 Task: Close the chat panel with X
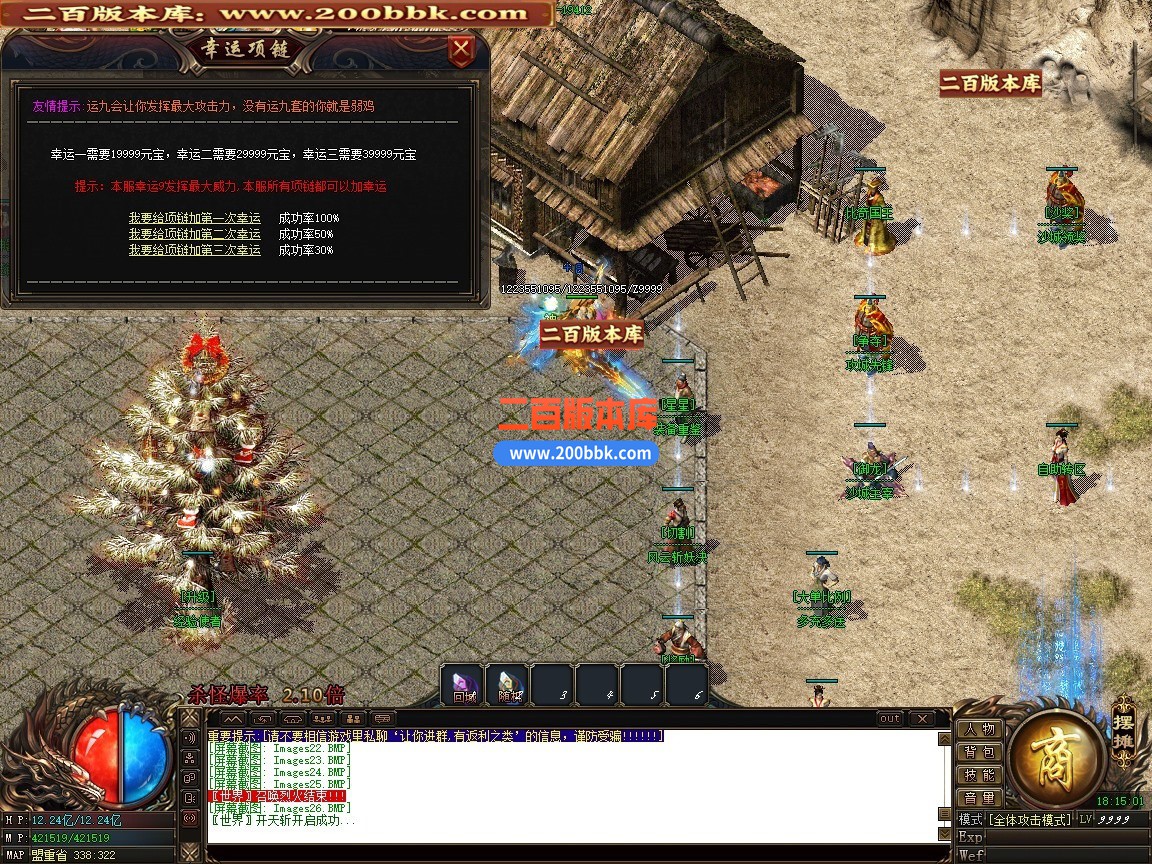[x=921, y=719]
